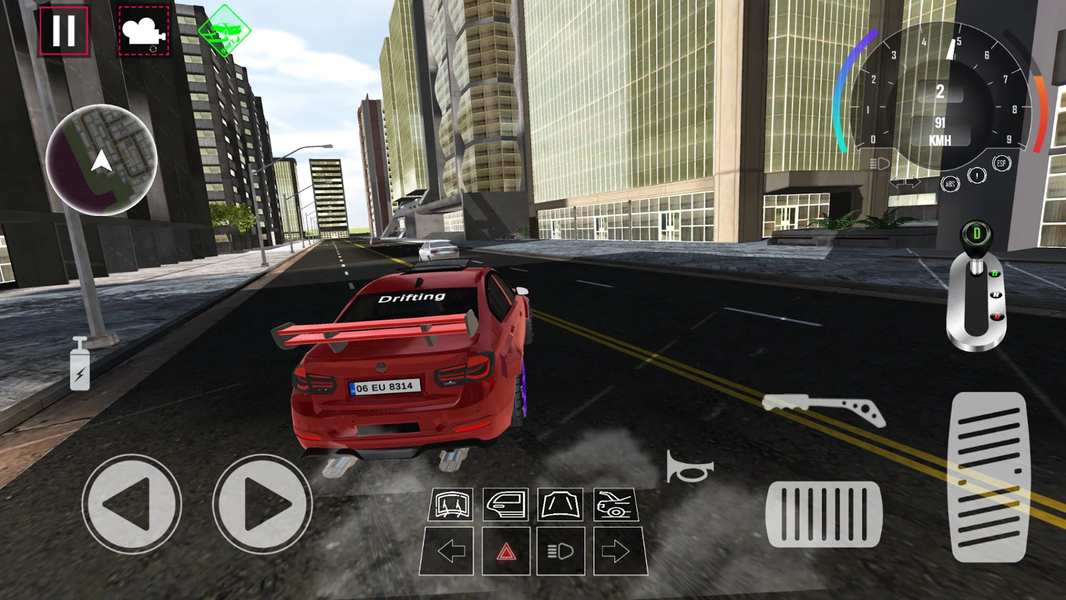This screenshot has height=600, width=1066.
Task: Turn on the right turn signal
Action: (615, 551)
